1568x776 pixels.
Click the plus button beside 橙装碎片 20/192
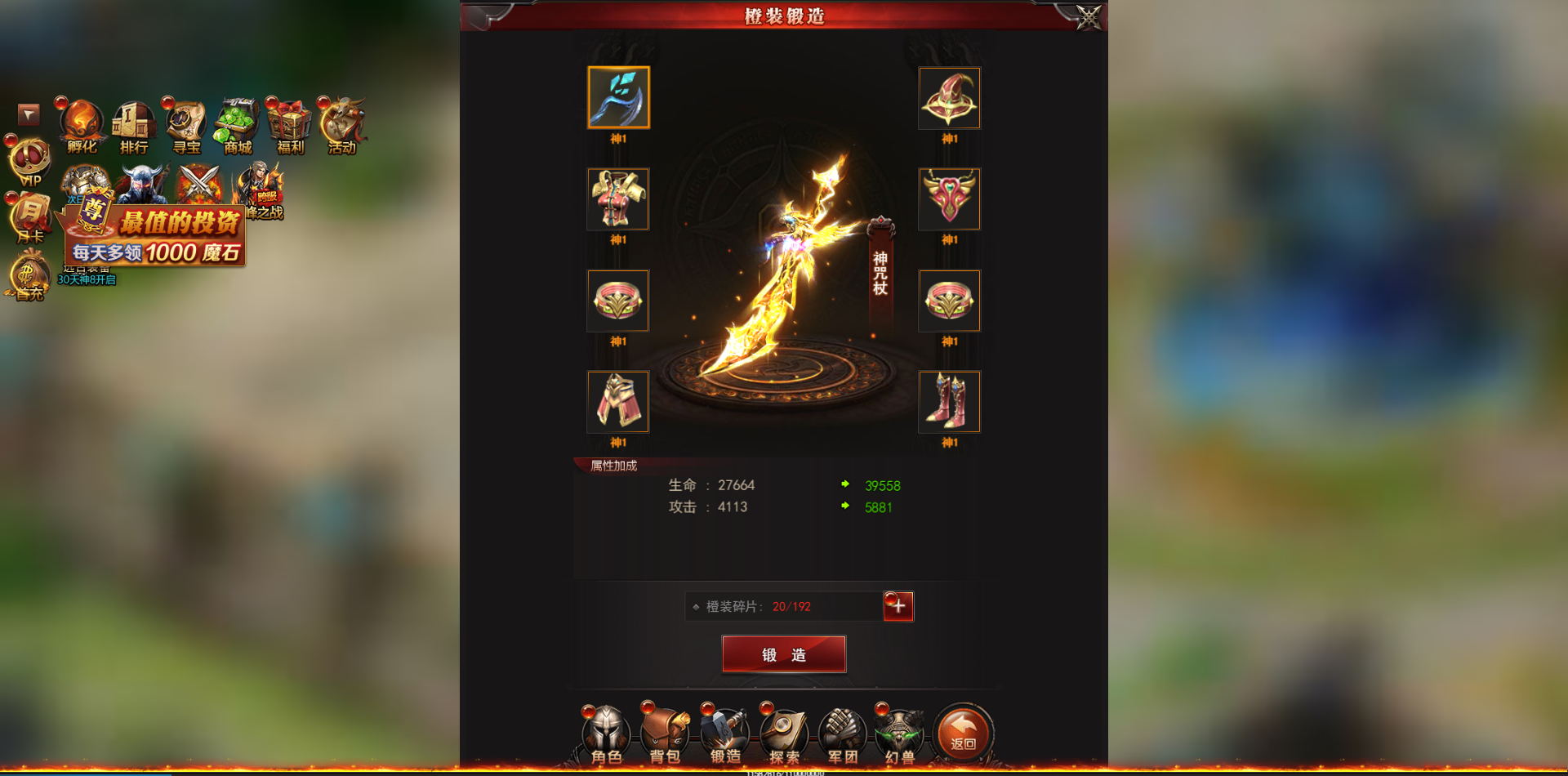pos(898,605)
